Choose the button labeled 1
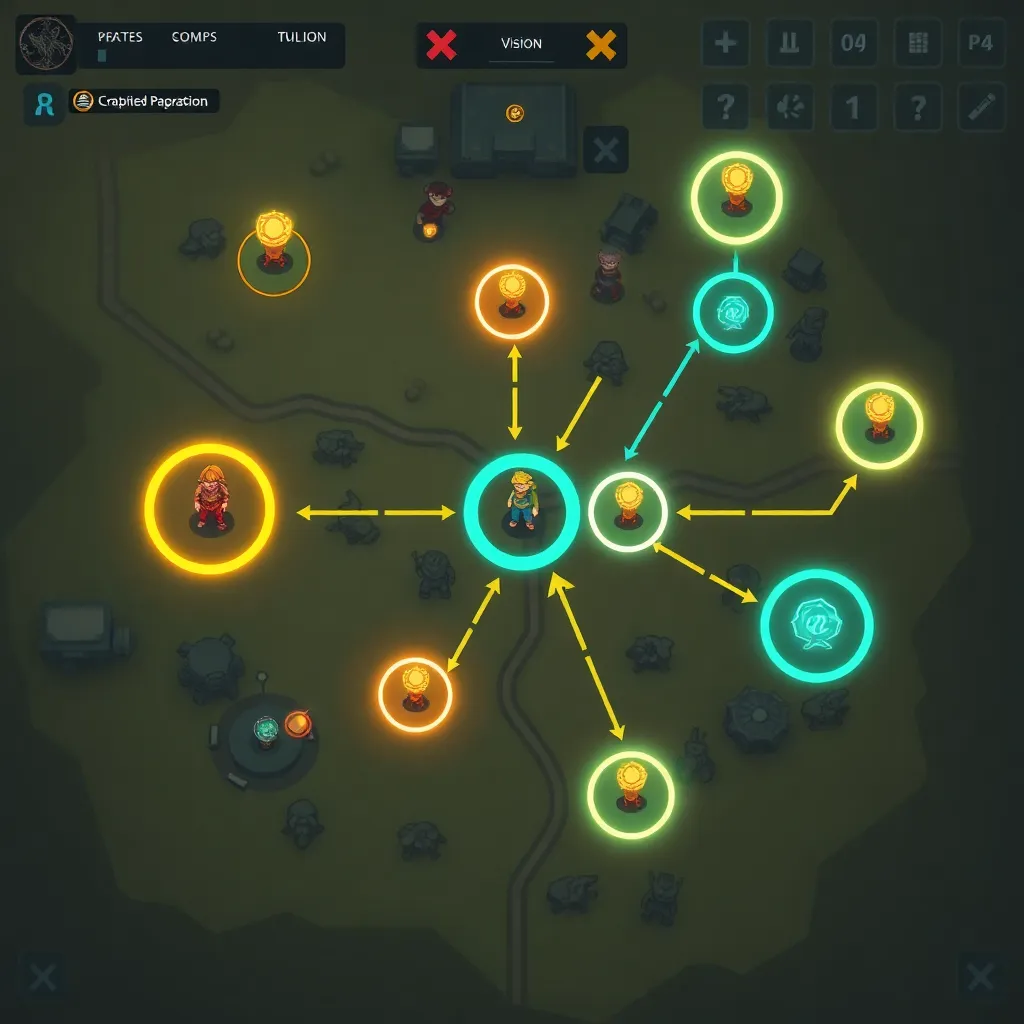 (x=853, y=106)
